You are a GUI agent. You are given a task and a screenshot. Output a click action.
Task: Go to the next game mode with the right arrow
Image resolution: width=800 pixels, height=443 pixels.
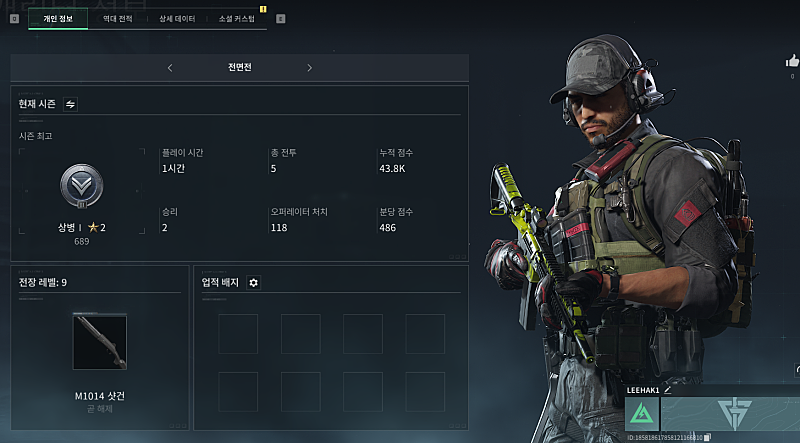tap(310, 68)
